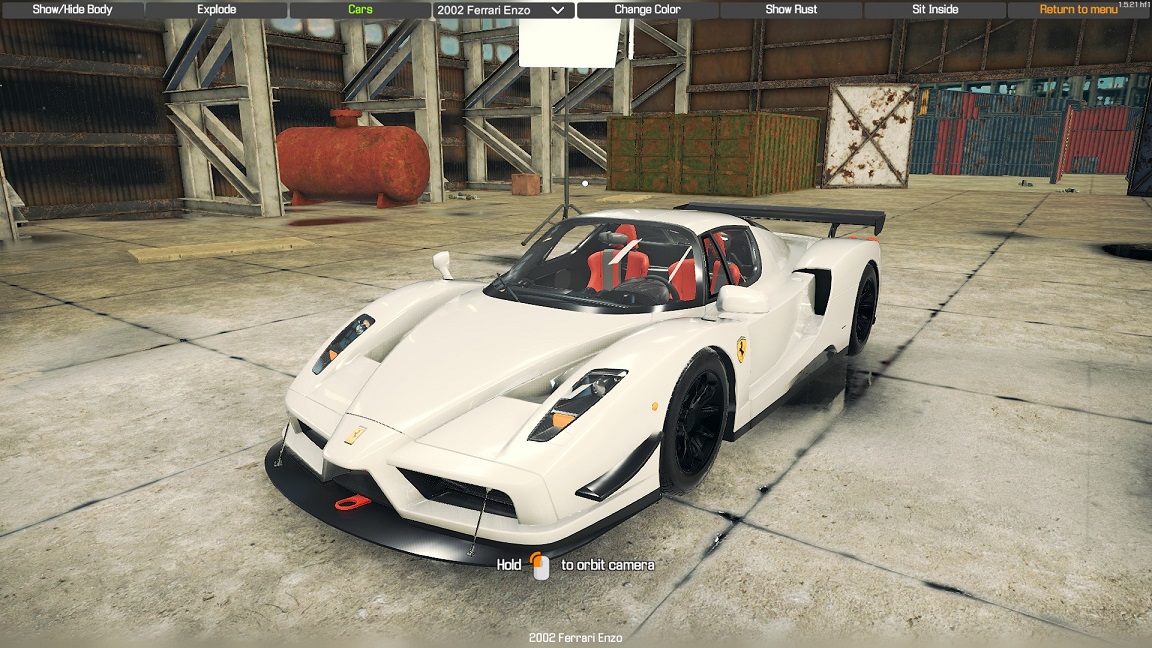Choose the Change Color option
1152x648 pixels.
pos(647,10)
